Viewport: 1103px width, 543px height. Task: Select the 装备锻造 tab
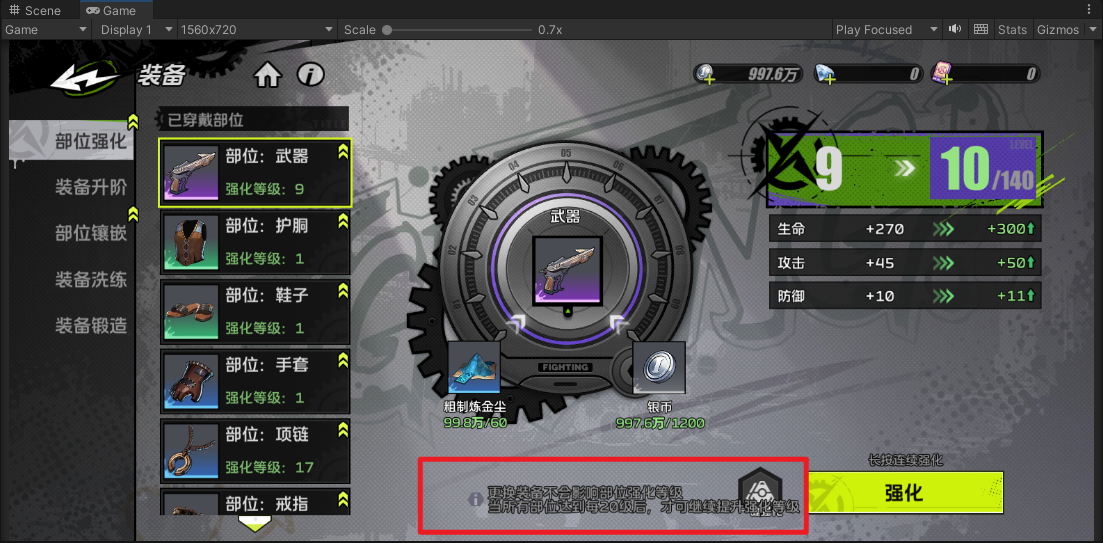(x=90, y=326)
